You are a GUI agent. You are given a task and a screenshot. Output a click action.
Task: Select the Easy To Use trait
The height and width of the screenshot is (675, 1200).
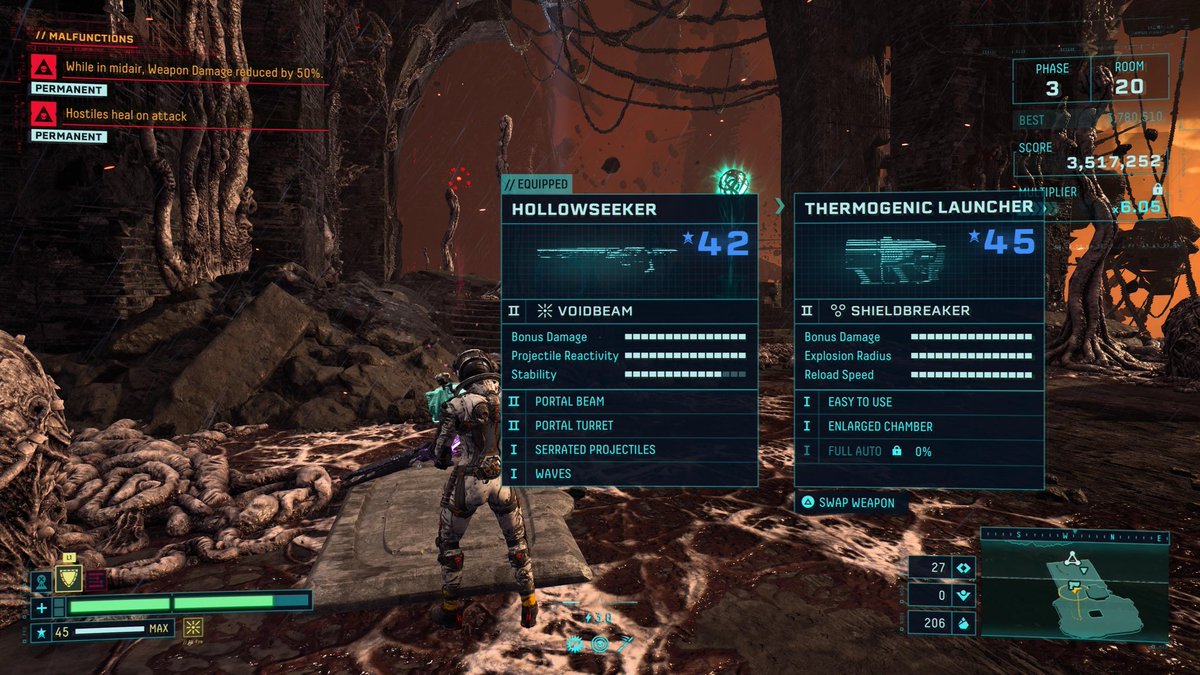click(x=919, y=402)
